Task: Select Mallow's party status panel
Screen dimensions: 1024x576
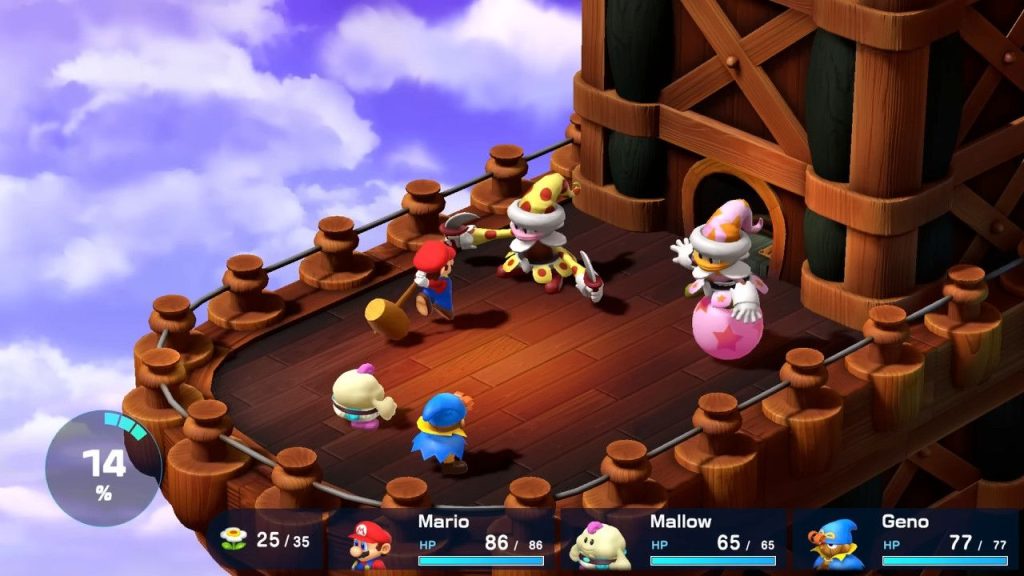Action: tap(674, 541)
